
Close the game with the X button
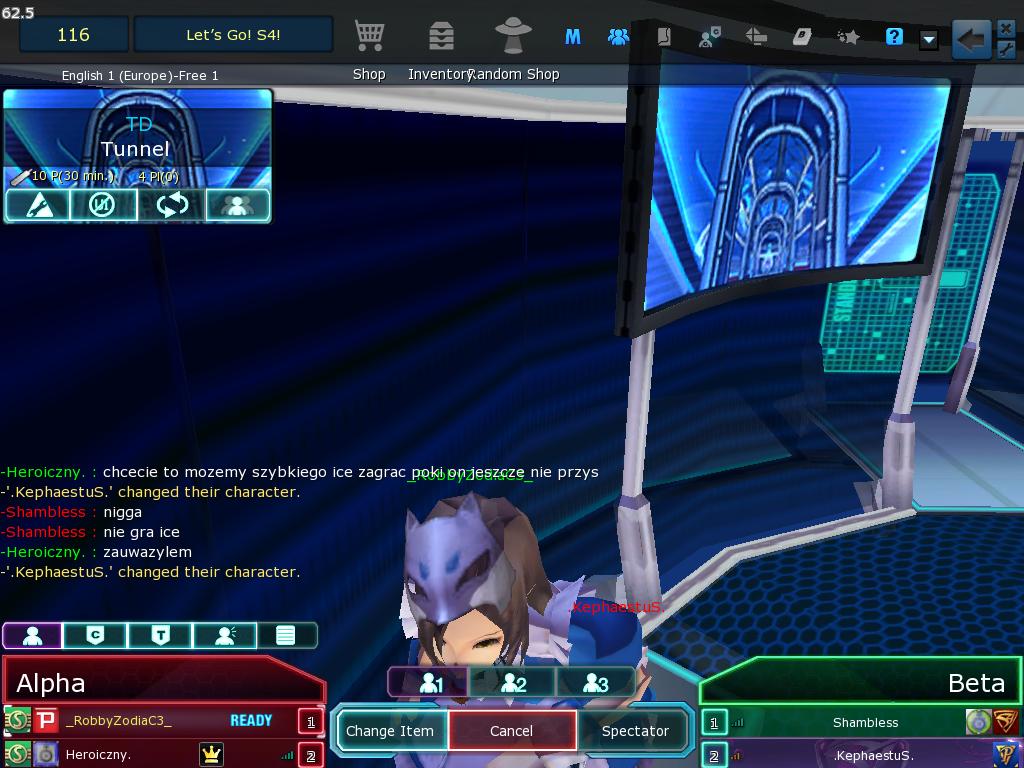click(1006, 28)
